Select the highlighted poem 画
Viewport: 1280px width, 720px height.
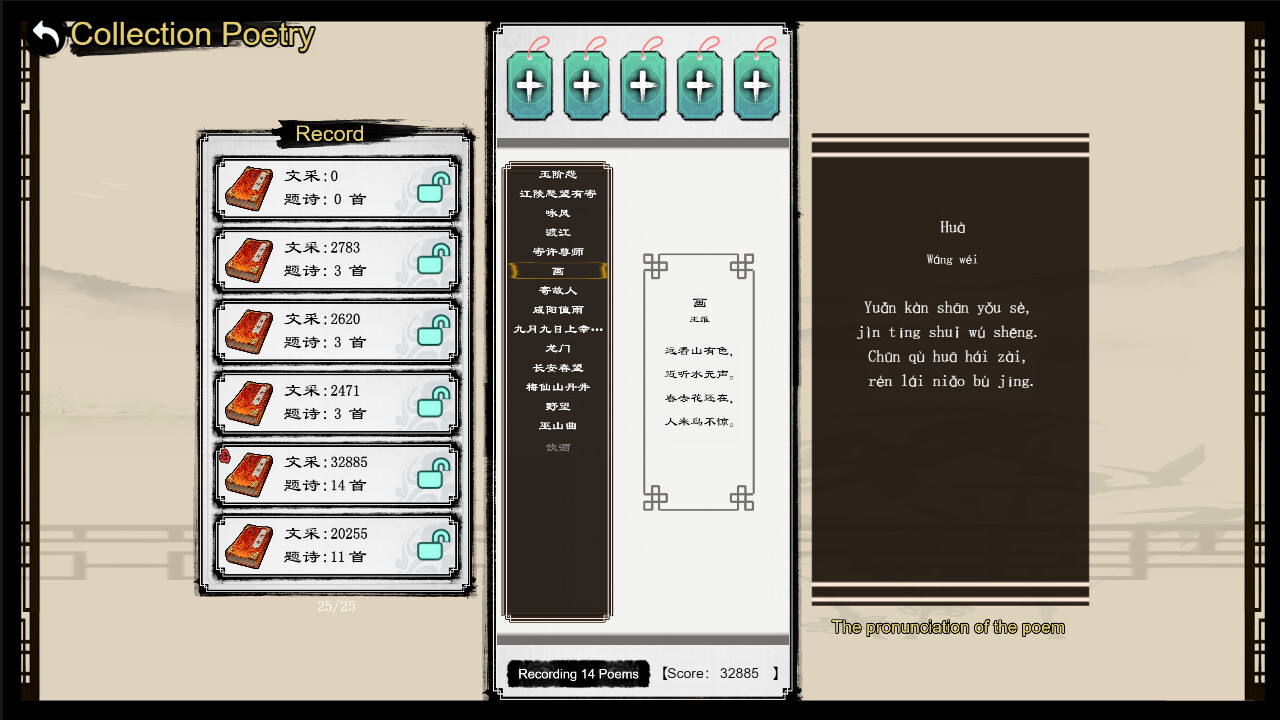point(558,270)
